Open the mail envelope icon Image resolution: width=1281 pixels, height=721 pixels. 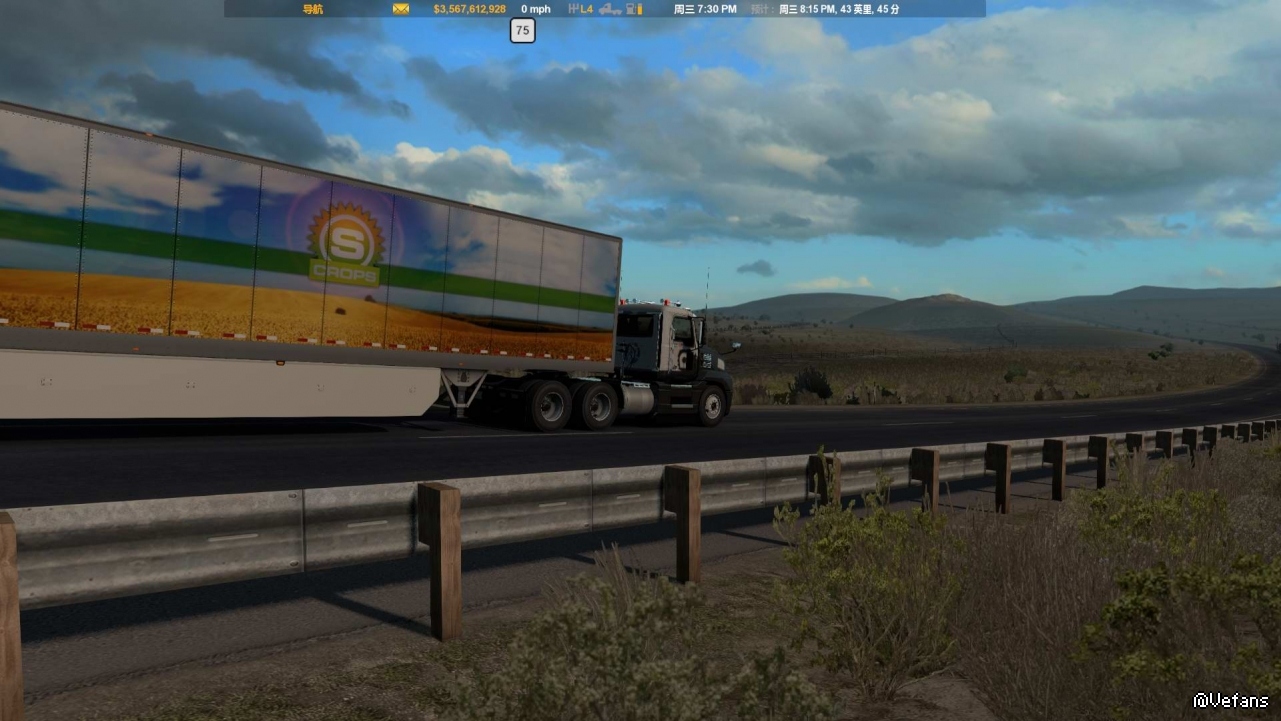(x=401, y=9)
